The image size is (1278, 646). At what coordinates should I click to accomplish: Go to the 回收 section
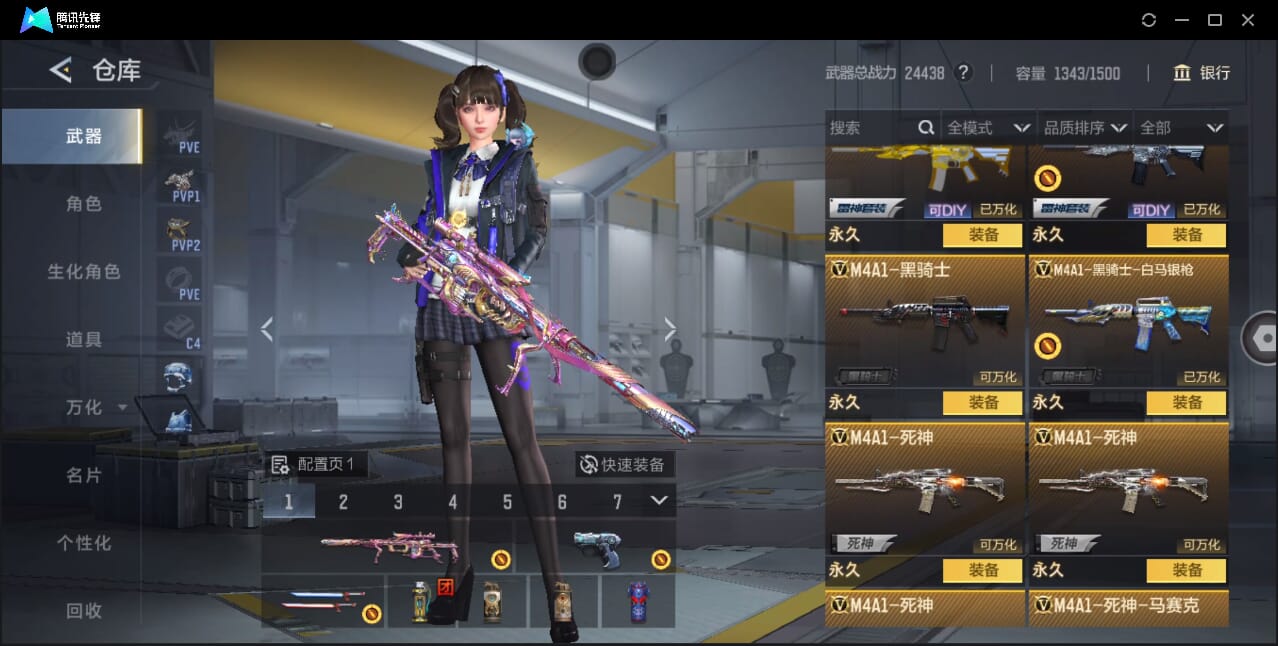[84, 610]
